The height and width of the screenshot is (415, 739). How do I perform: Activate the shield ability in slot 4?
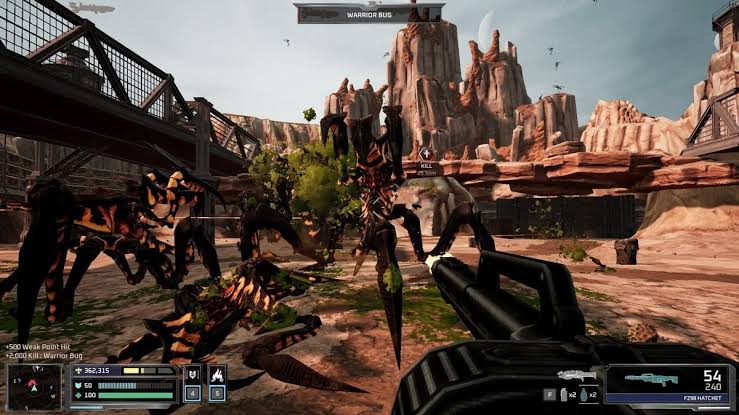(x=193, y=376)
